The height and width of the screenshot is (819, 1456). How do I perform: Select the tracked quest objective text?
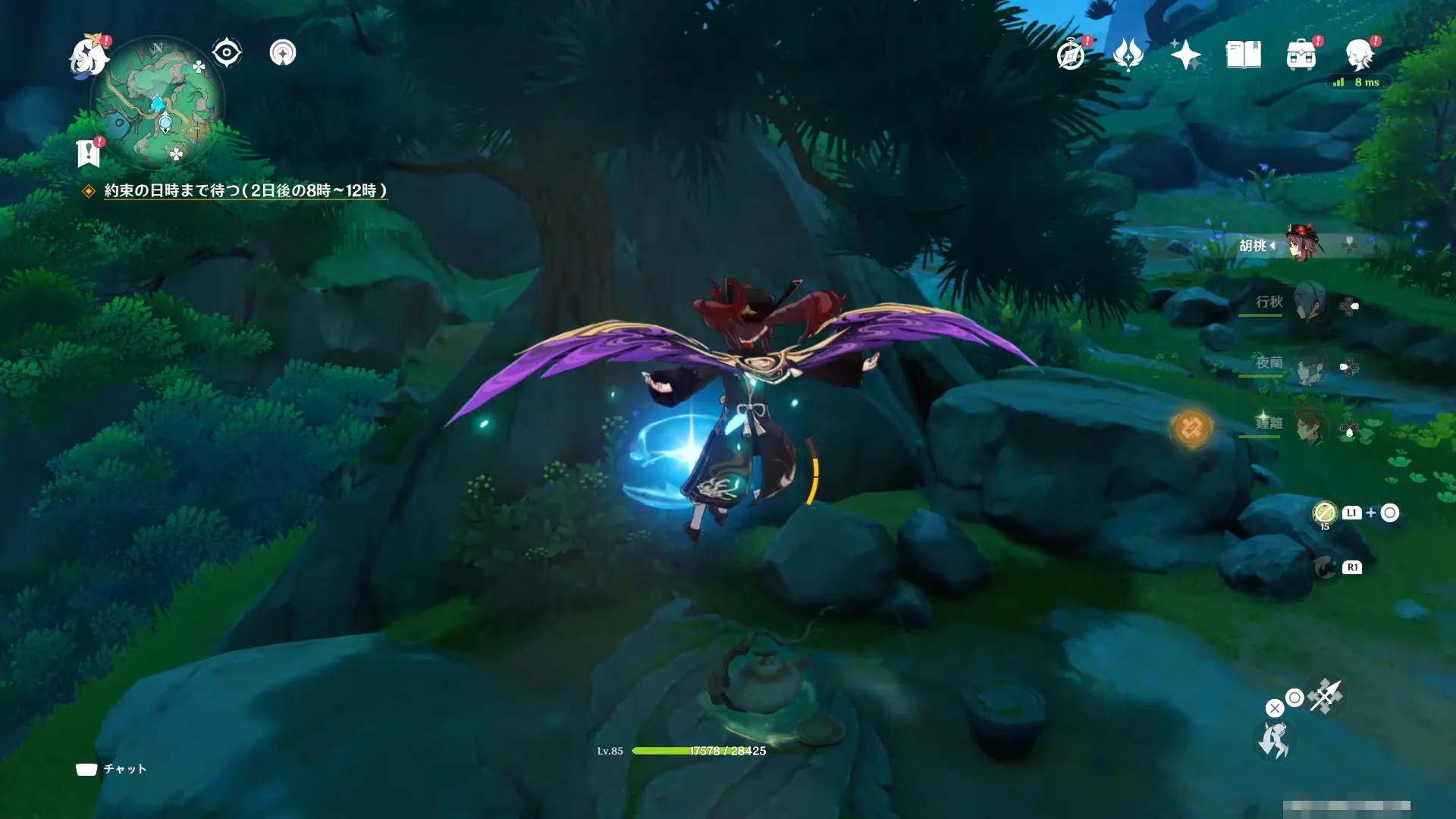point(245,191)
